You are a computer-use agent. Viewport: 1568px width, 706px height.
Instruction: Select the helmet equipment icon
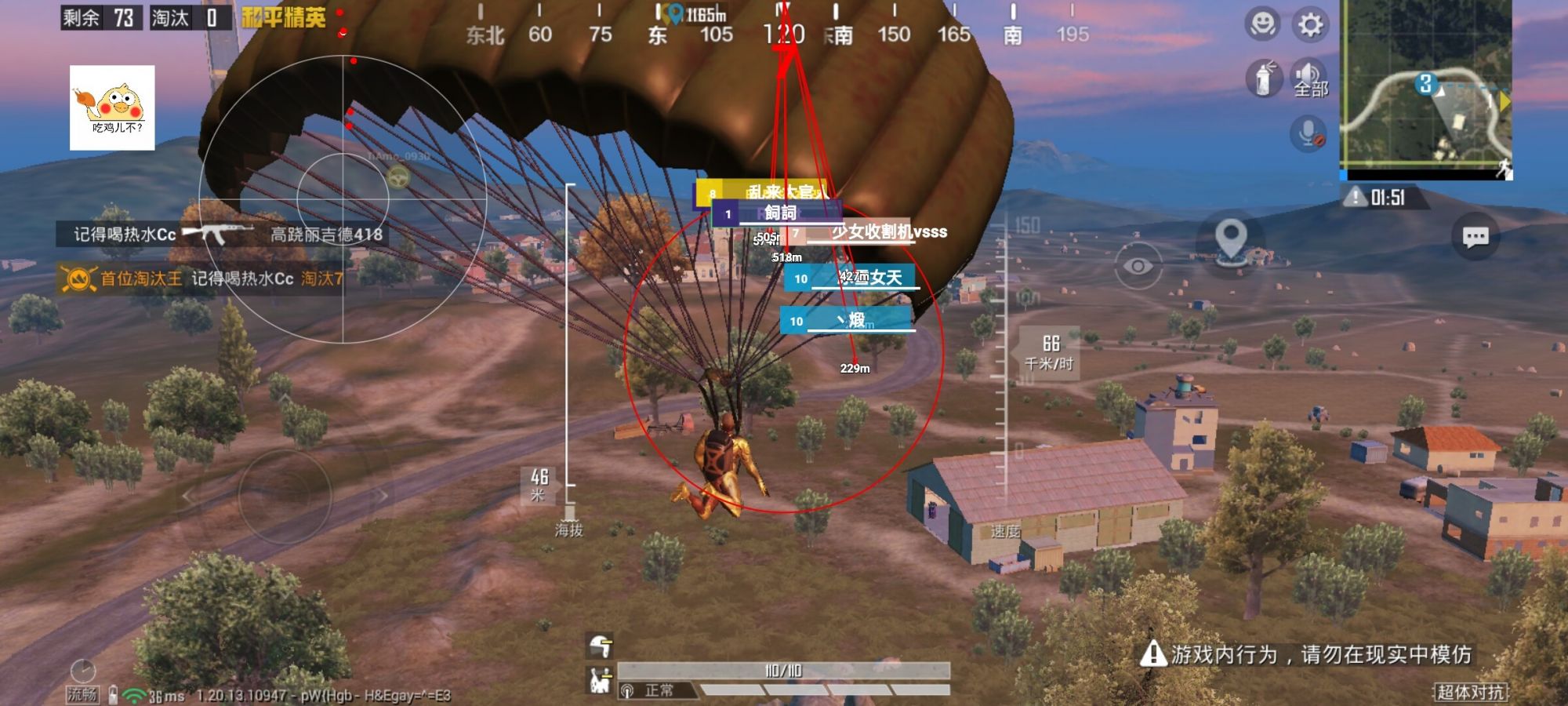pos(601,646)
